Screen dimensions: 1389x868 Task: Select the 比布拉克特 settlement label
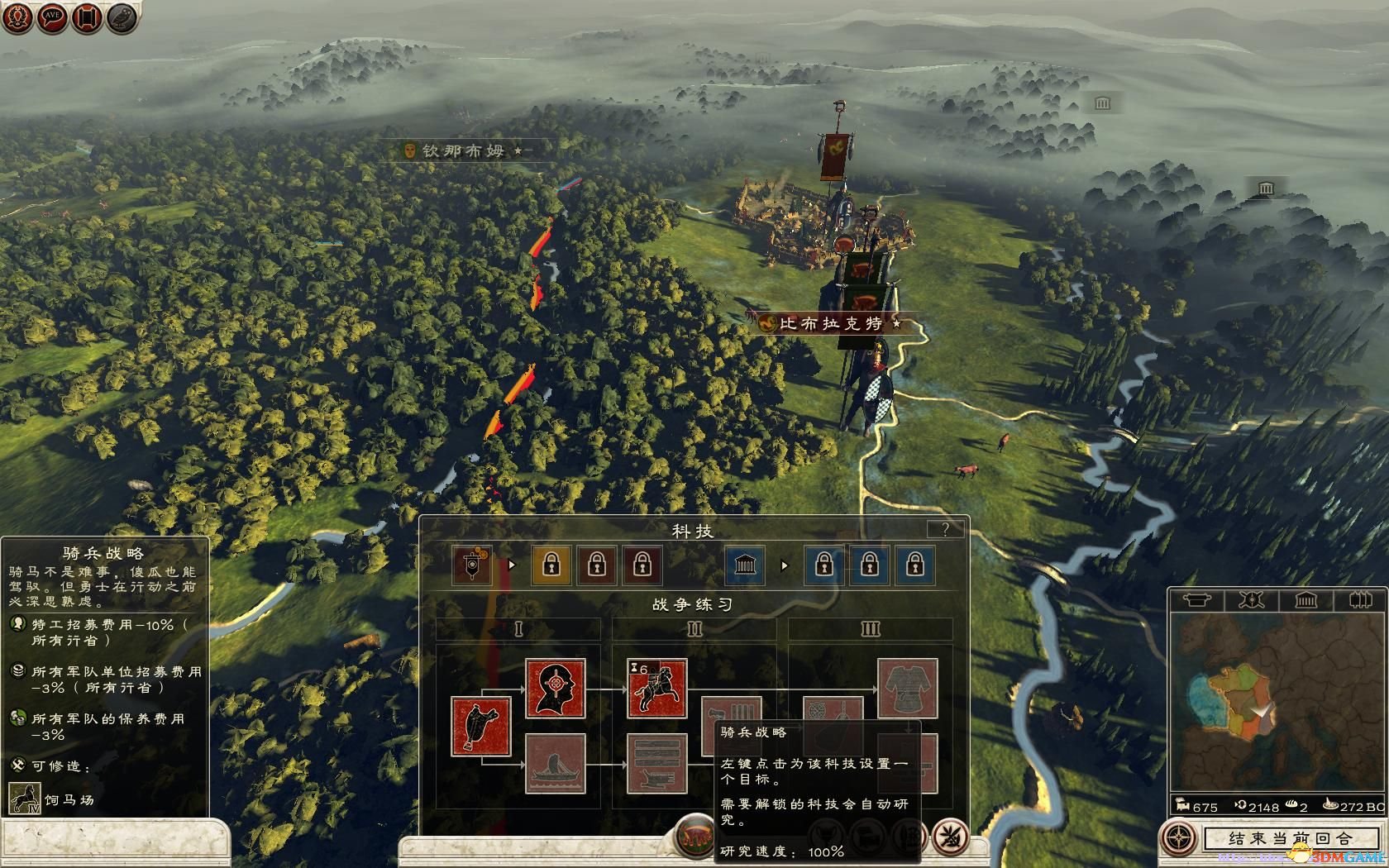tap(831, 323)
